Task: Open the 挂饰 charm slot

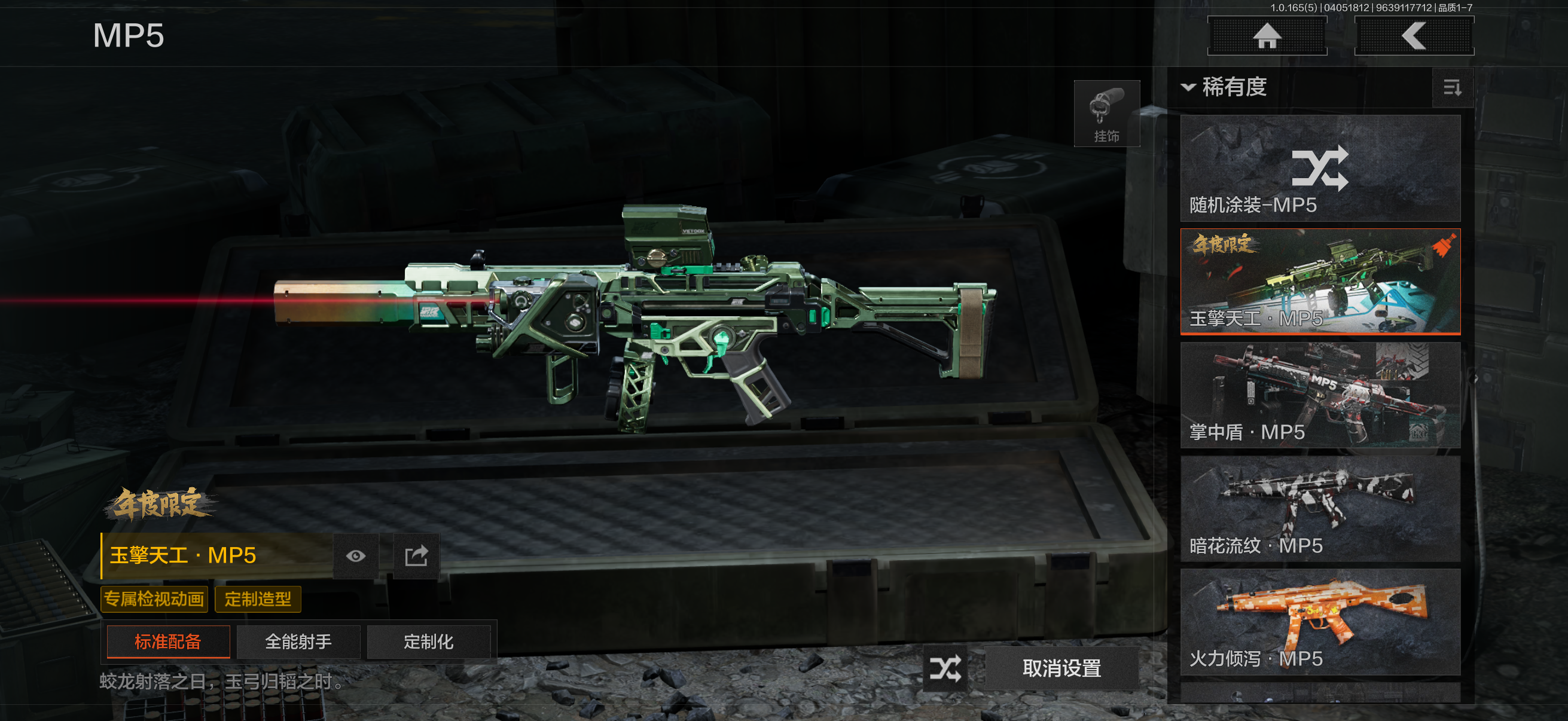Action: pos(1106,114)
